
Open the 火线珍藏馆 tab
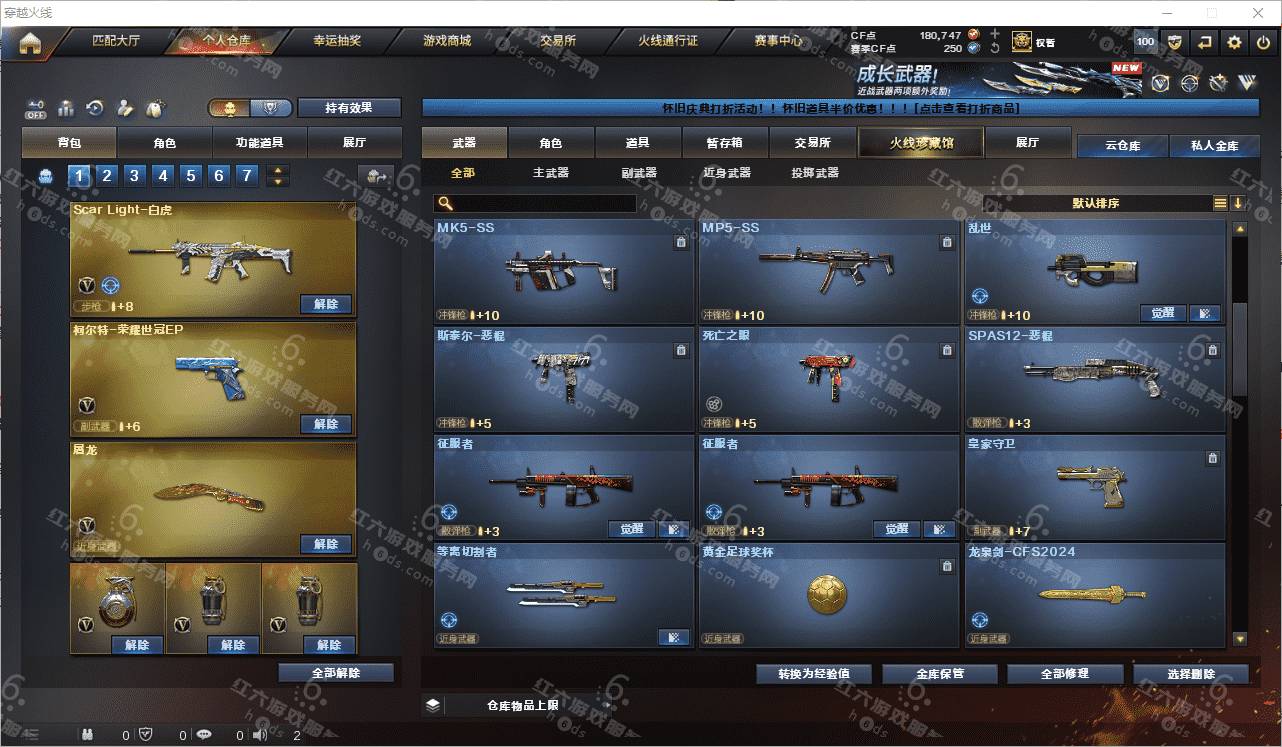point(921,143)
